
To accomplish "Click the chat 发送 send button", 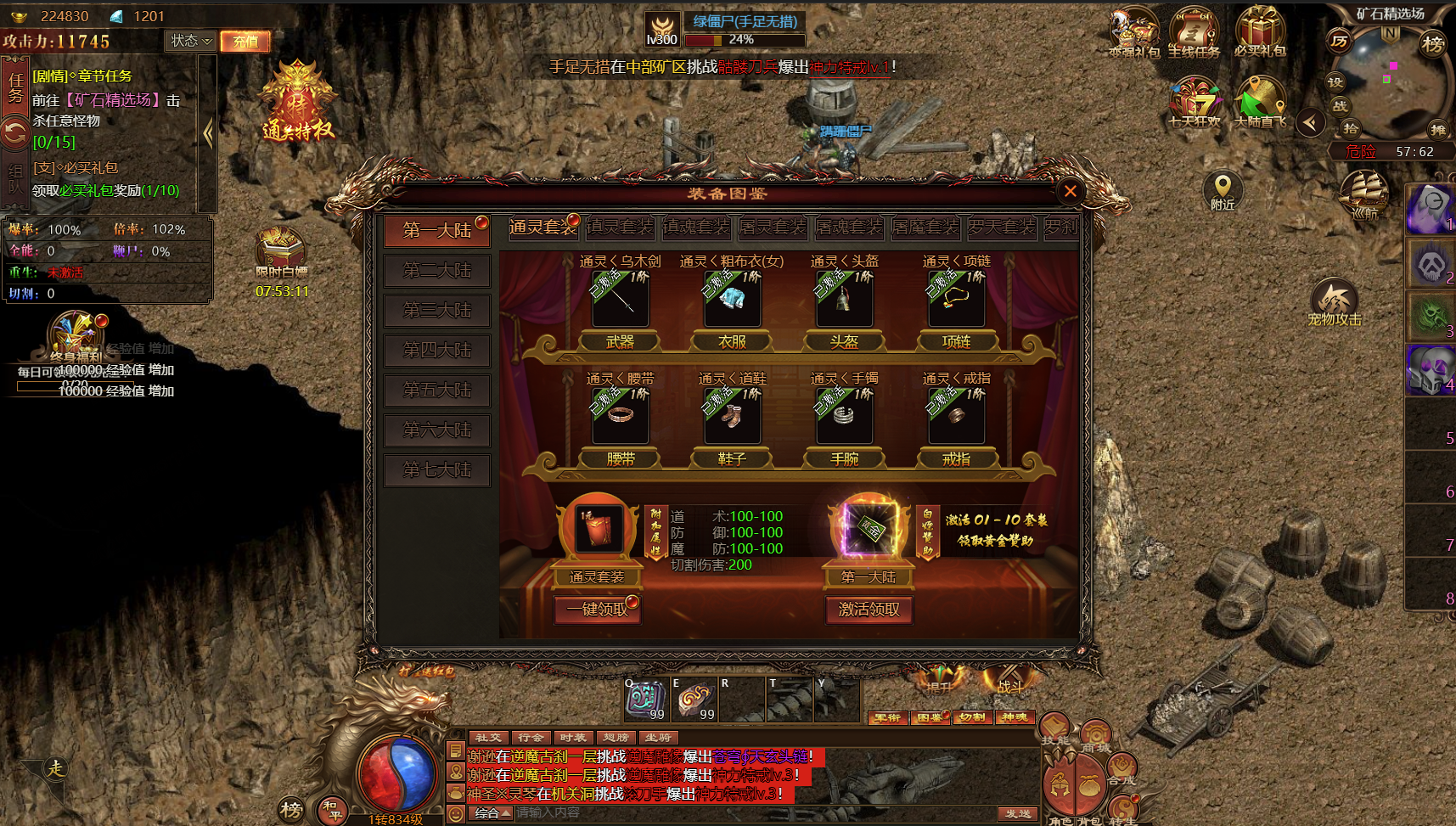I will coord(1017,813).
